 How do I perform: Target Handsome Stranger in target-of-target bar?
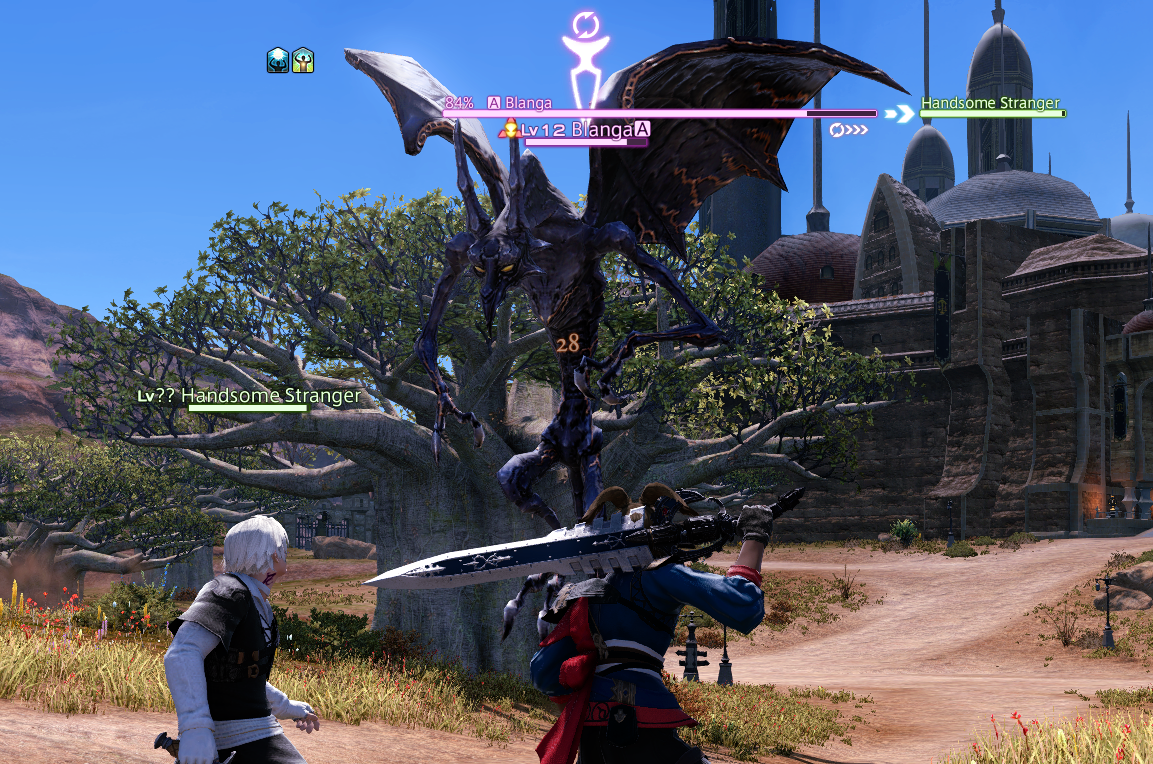989,104
